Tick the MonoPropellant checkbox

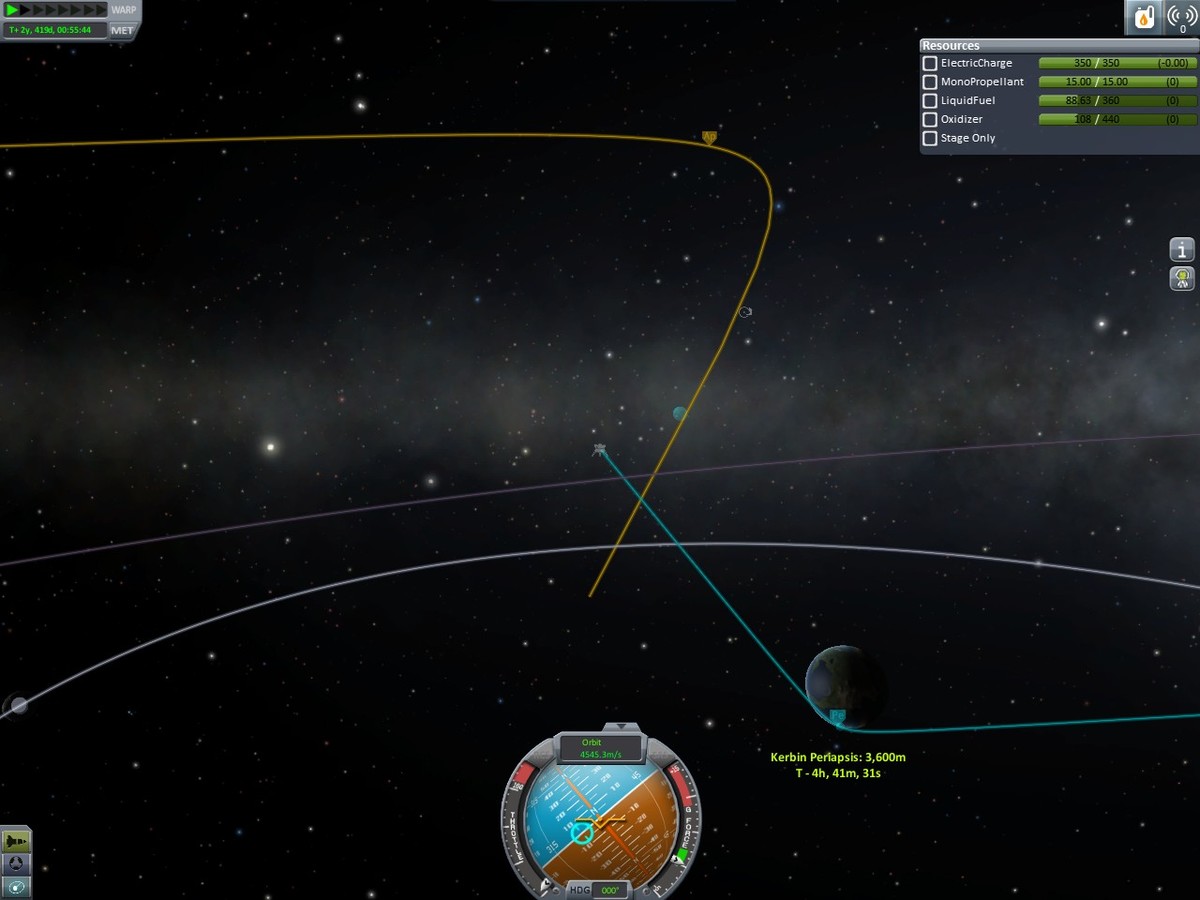[x=930, y=82]
